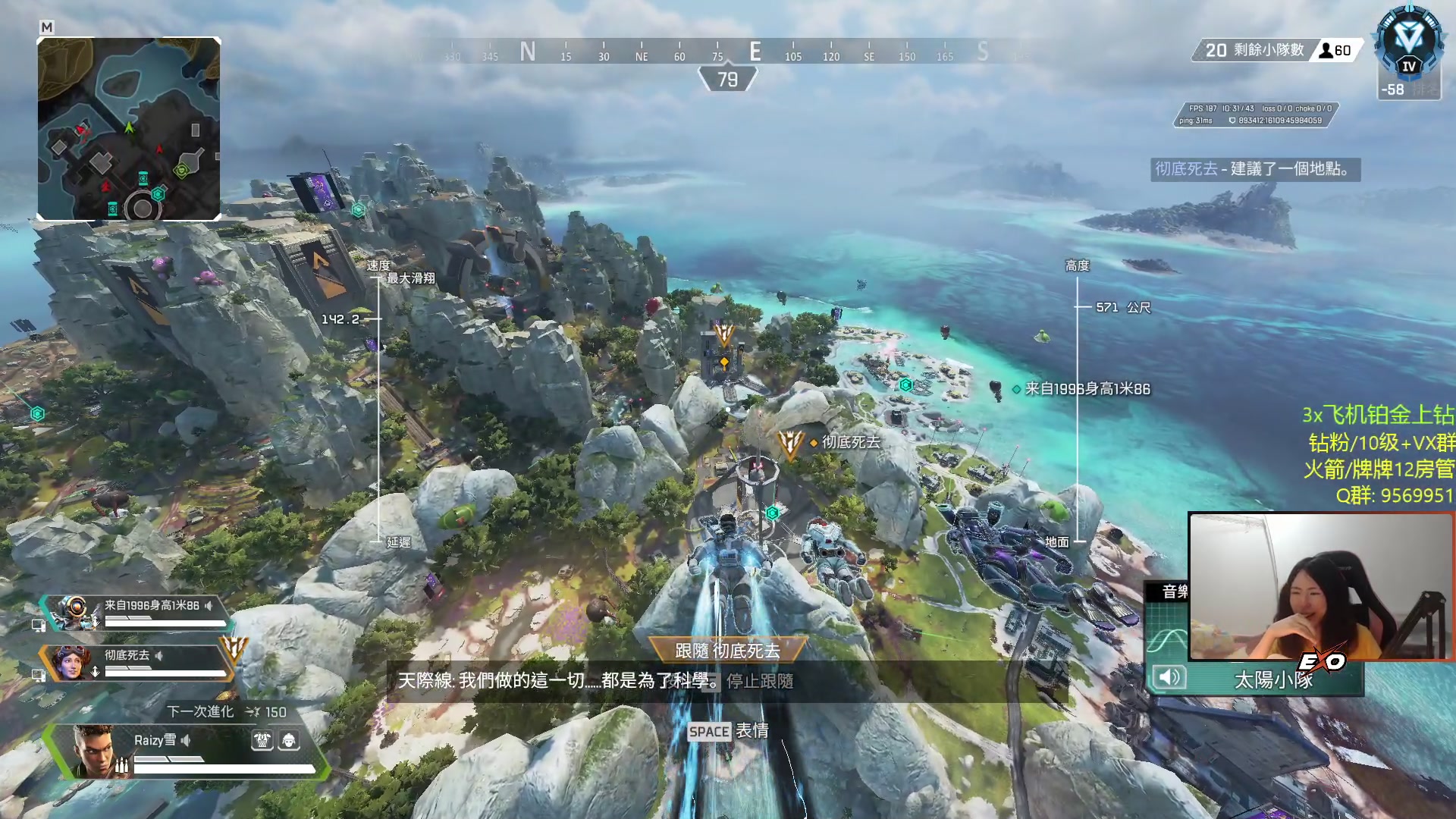Select teammate 来自1996身高1米86 portrait card
The width and height of the screenshot is (1456, 819).
[x=74, y=613]
